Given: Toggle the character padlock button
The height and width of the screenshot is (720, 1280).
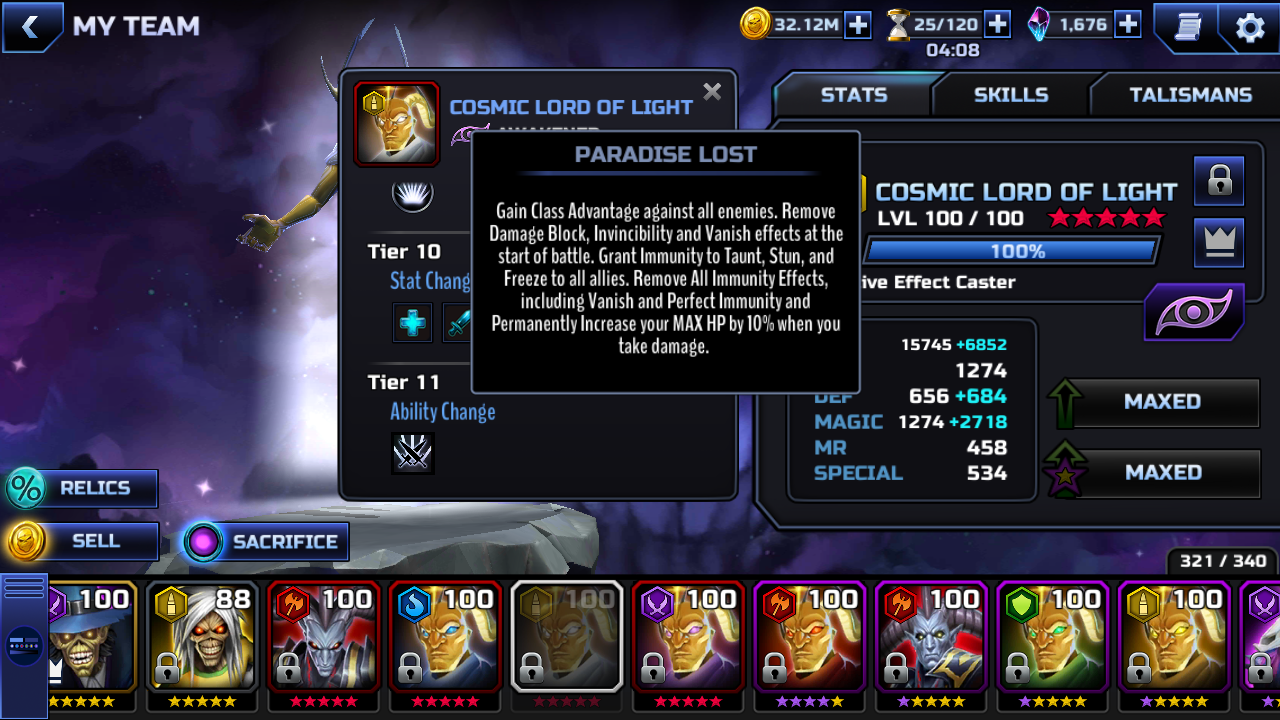Looking at the screenshot, I should [1218, 181].
